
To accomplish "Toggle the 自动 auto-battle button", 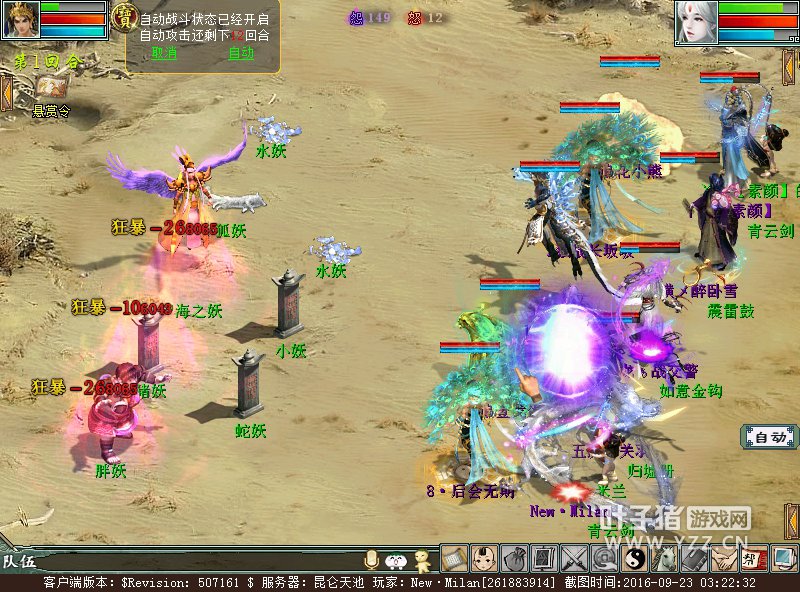I will pyautogui.click(x=770, y=437).
